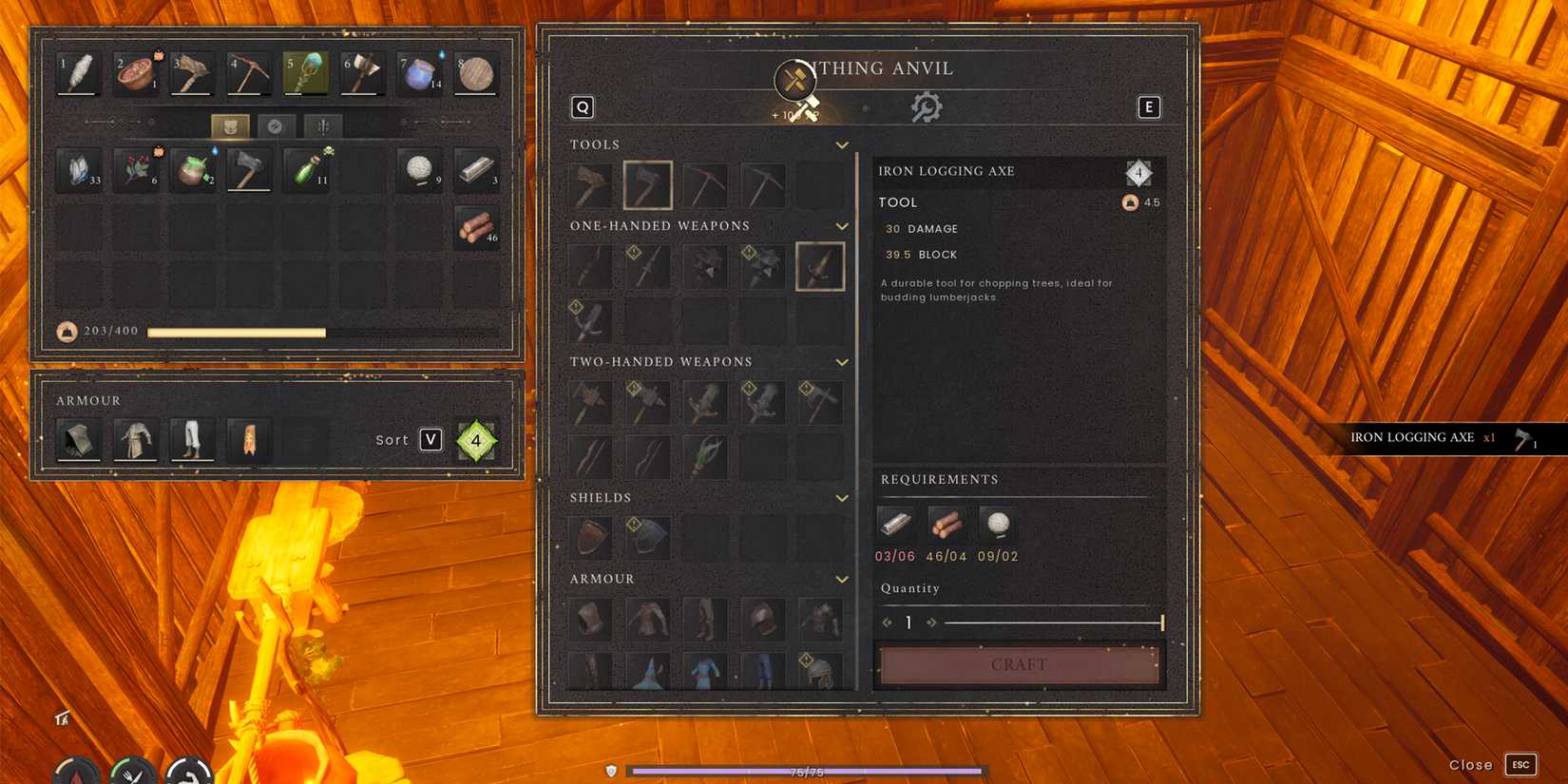Select the logging axe in the Tools category
1568x784 pixels.
click(649, 184)
